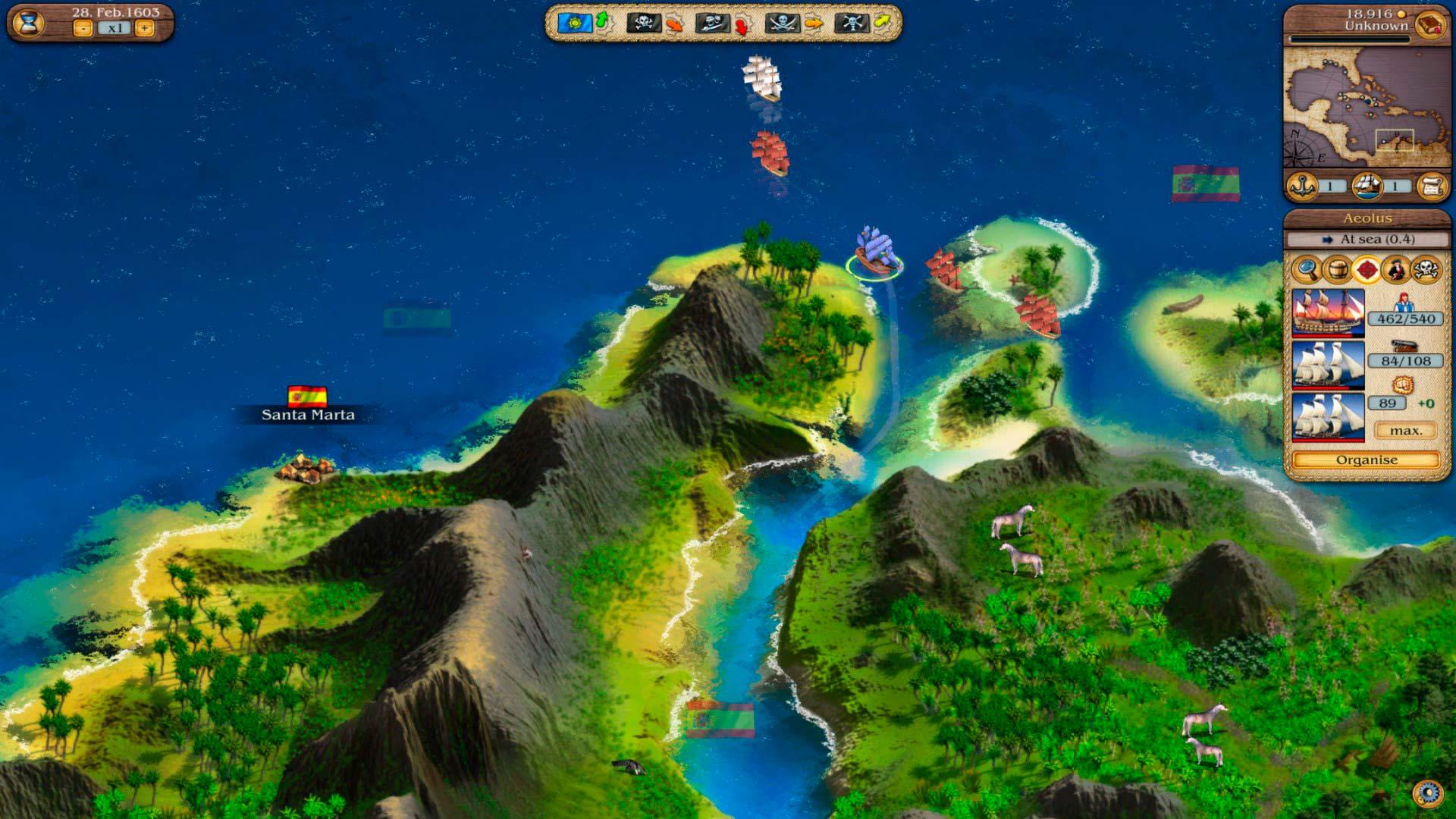Organise the Aeolus convoy

point(1366,460)
